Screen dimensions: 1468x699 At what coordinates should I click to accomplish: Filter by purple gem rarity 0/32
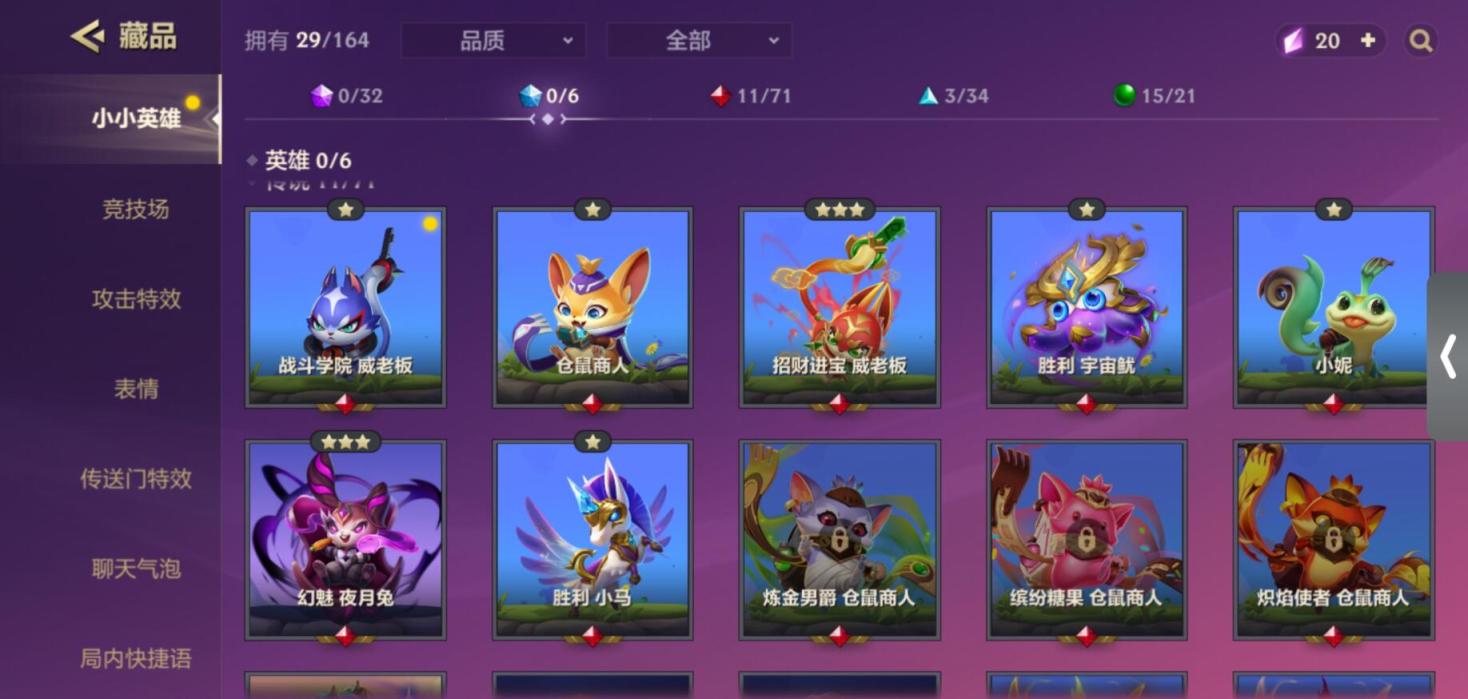pos(347,96)
